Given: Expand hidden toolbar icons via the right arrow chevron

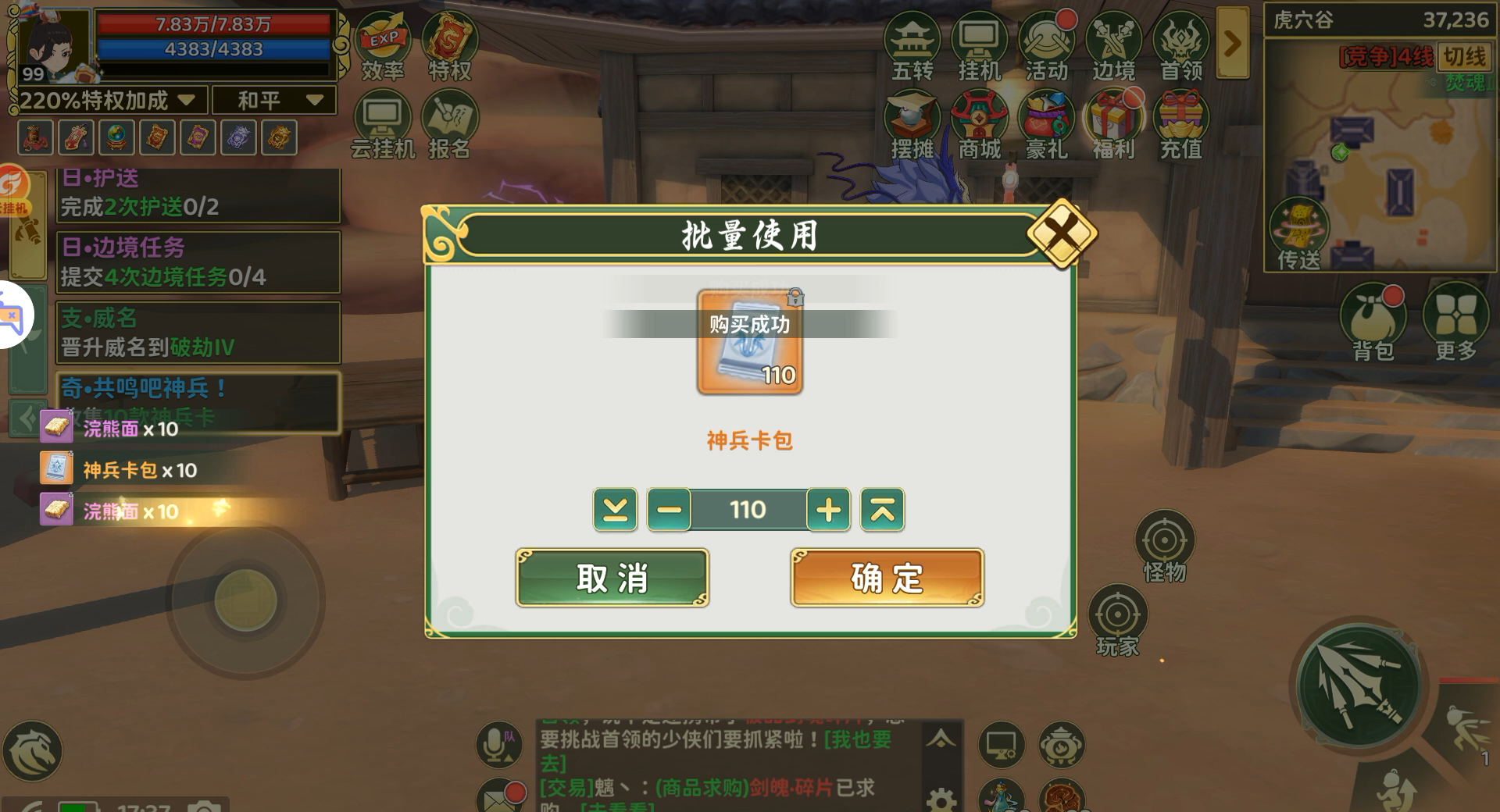Looking at the screenshot, I should pyautogui.click(x=1234, y=43).
